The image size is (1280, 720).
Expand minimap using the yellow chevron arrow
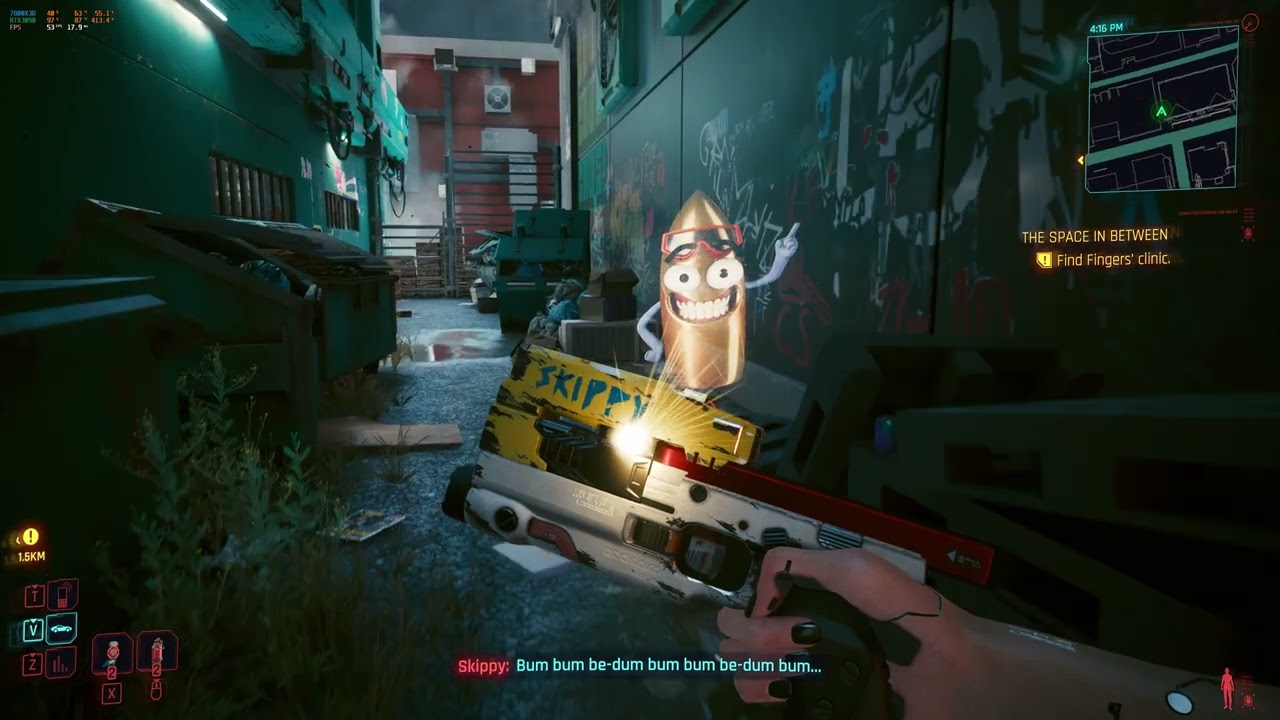coord(1080,158)
